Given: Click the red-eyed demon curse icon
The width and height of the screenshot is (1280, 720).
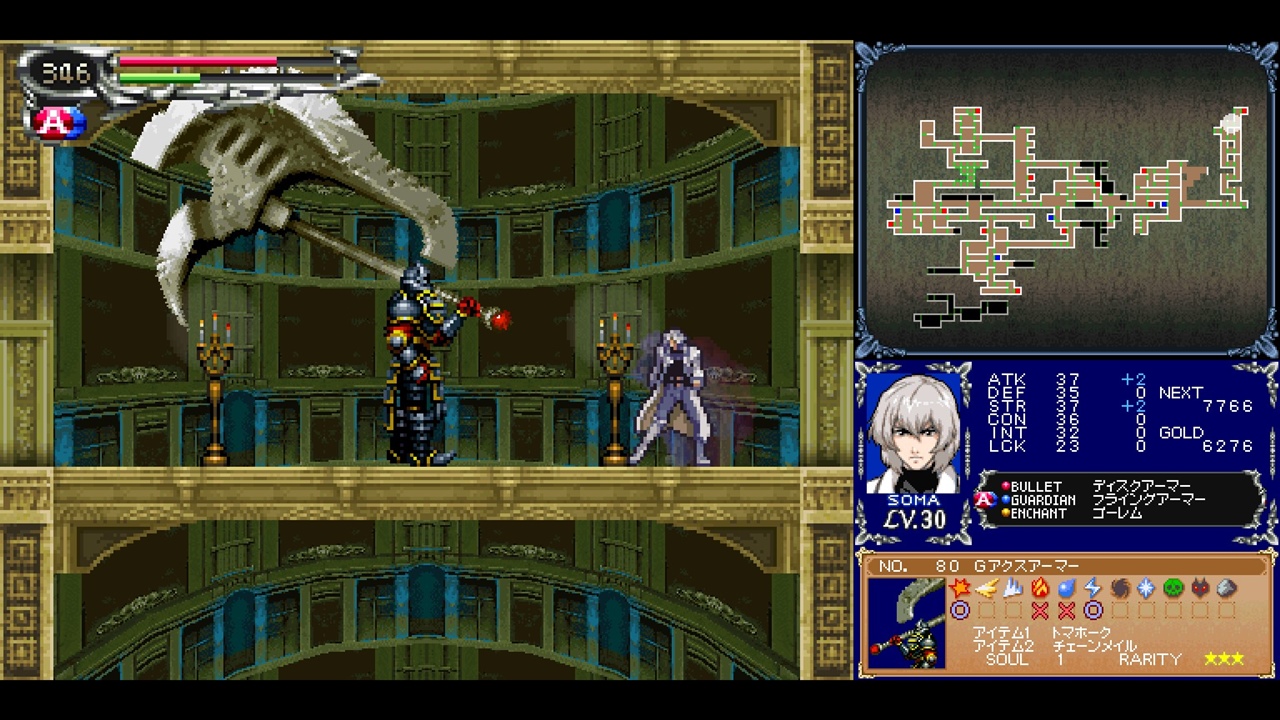Looking at the screenshot, I should [x=1200, y=588].
